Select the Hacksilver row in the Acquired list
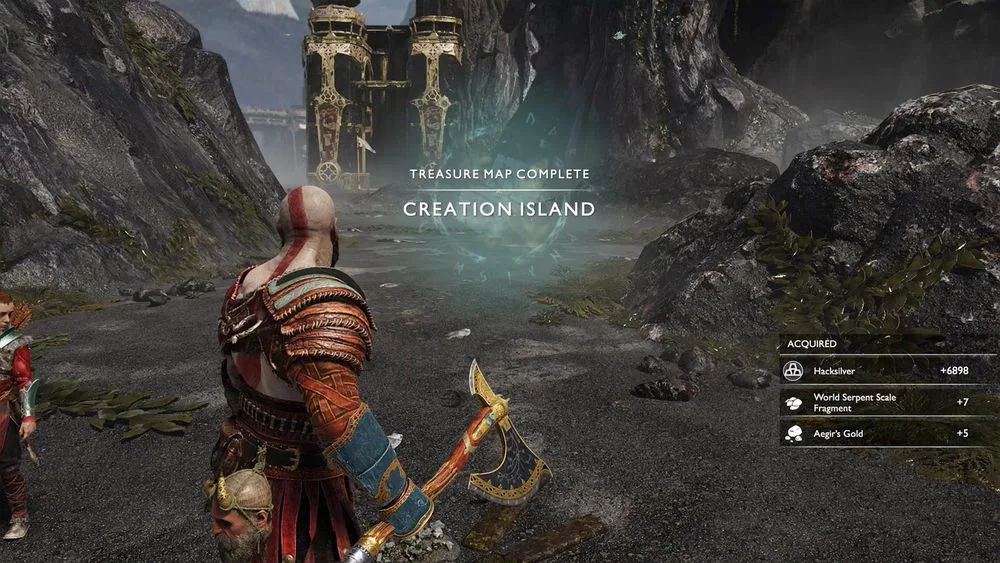This screenshot has height=563, width=1000. [x=888, y=371]
